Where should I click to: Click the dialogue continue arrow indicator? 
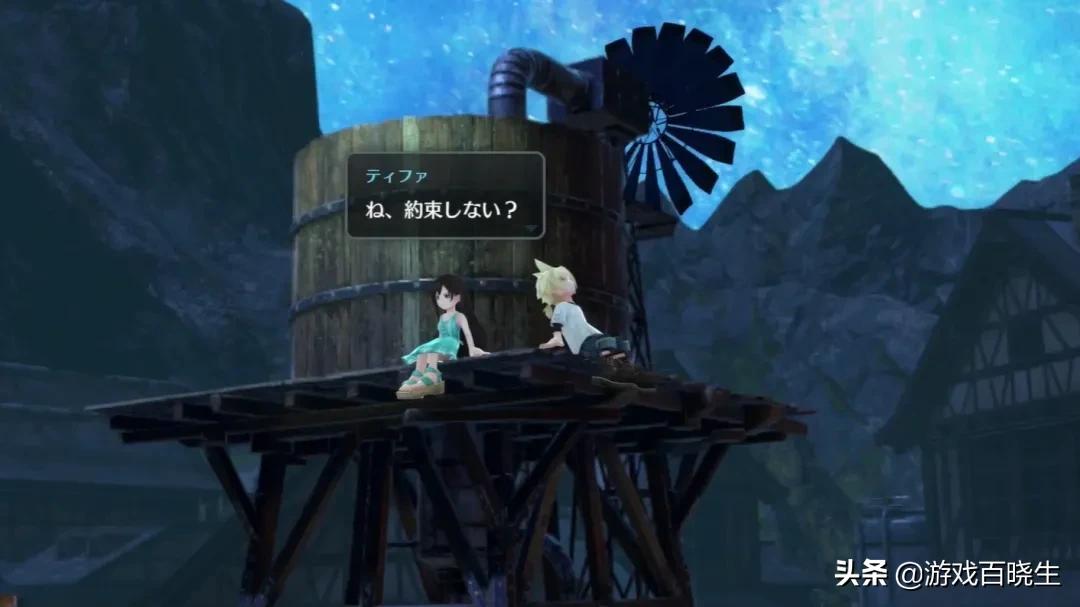[x=531, y=228]
